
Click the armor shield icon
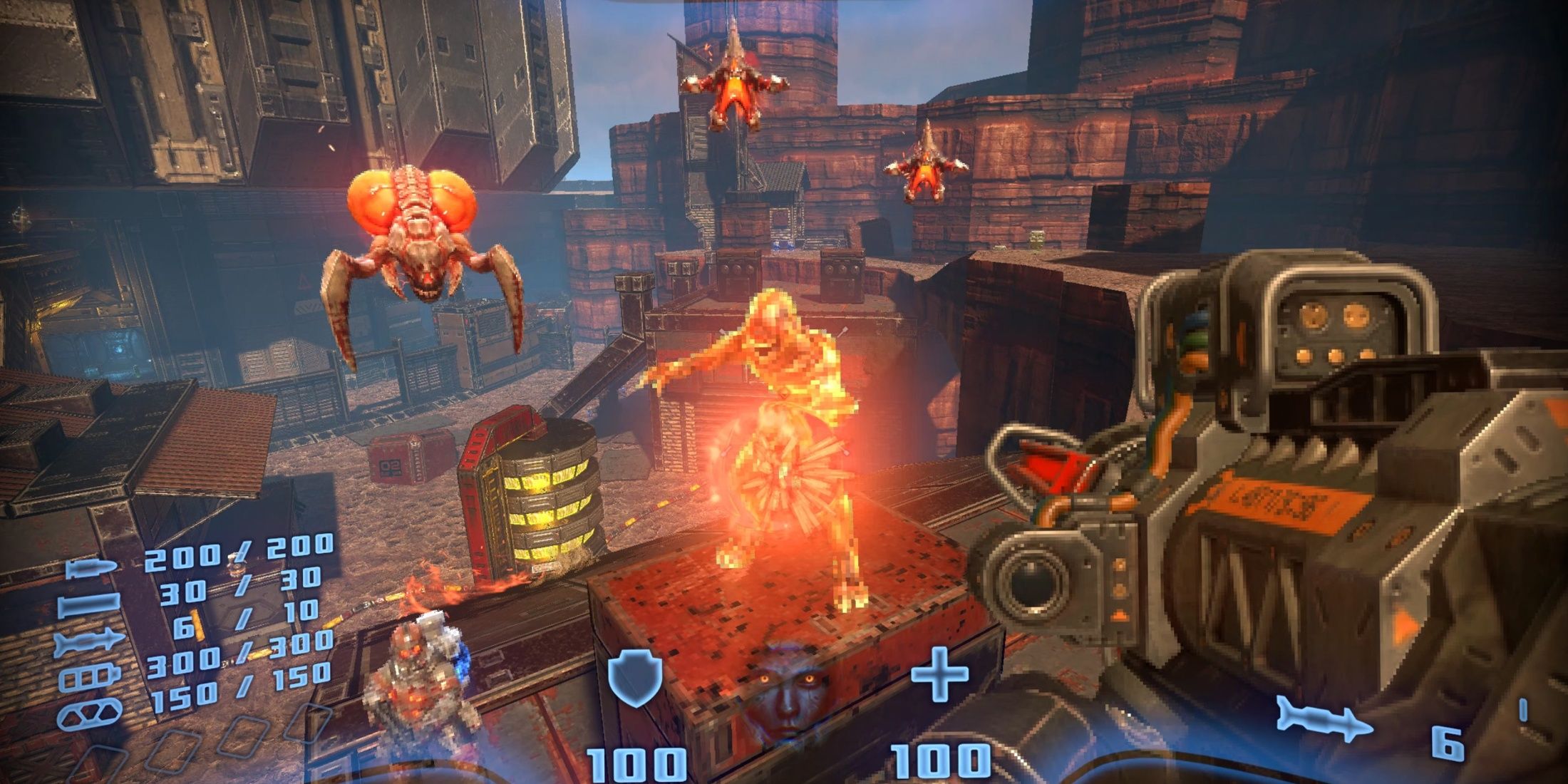point(635,680)
